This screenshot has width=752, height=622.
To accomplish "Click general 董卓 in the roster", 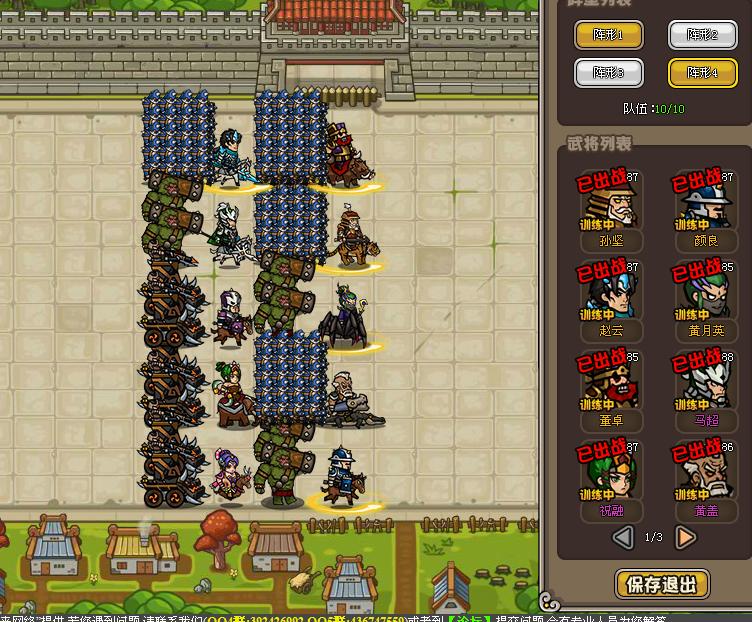I will click(x=608, y=384).
